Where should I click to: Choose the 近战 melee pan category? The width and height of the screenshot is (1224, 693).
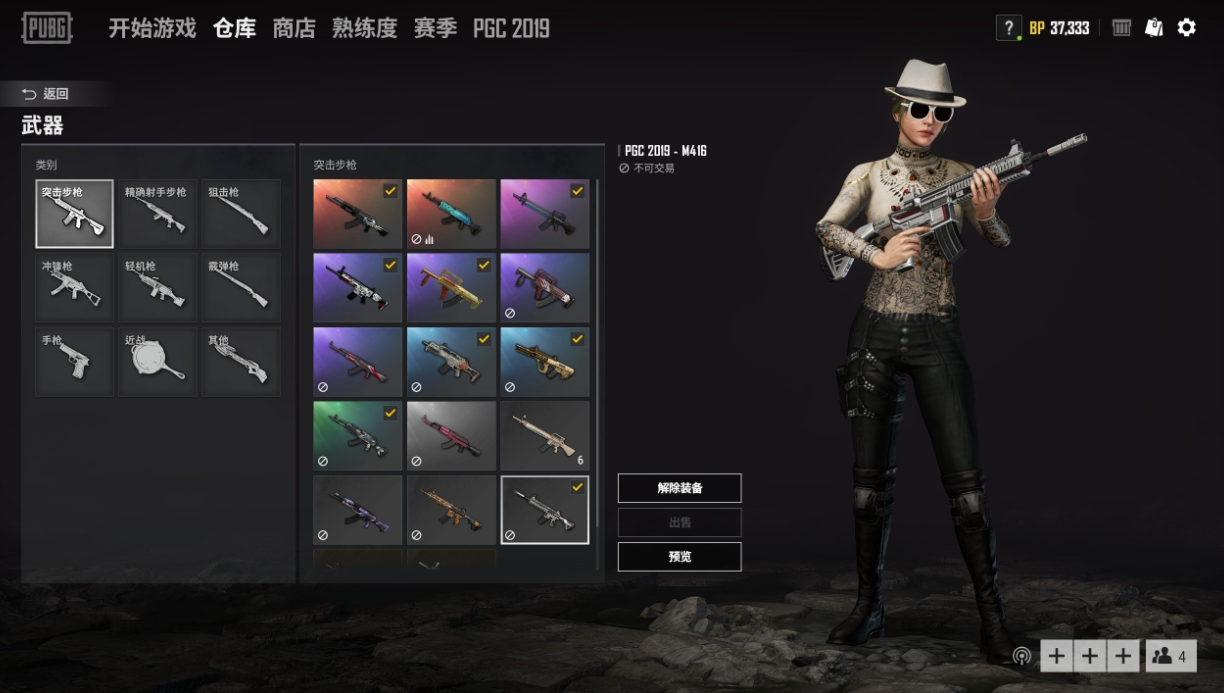[158, 362]
